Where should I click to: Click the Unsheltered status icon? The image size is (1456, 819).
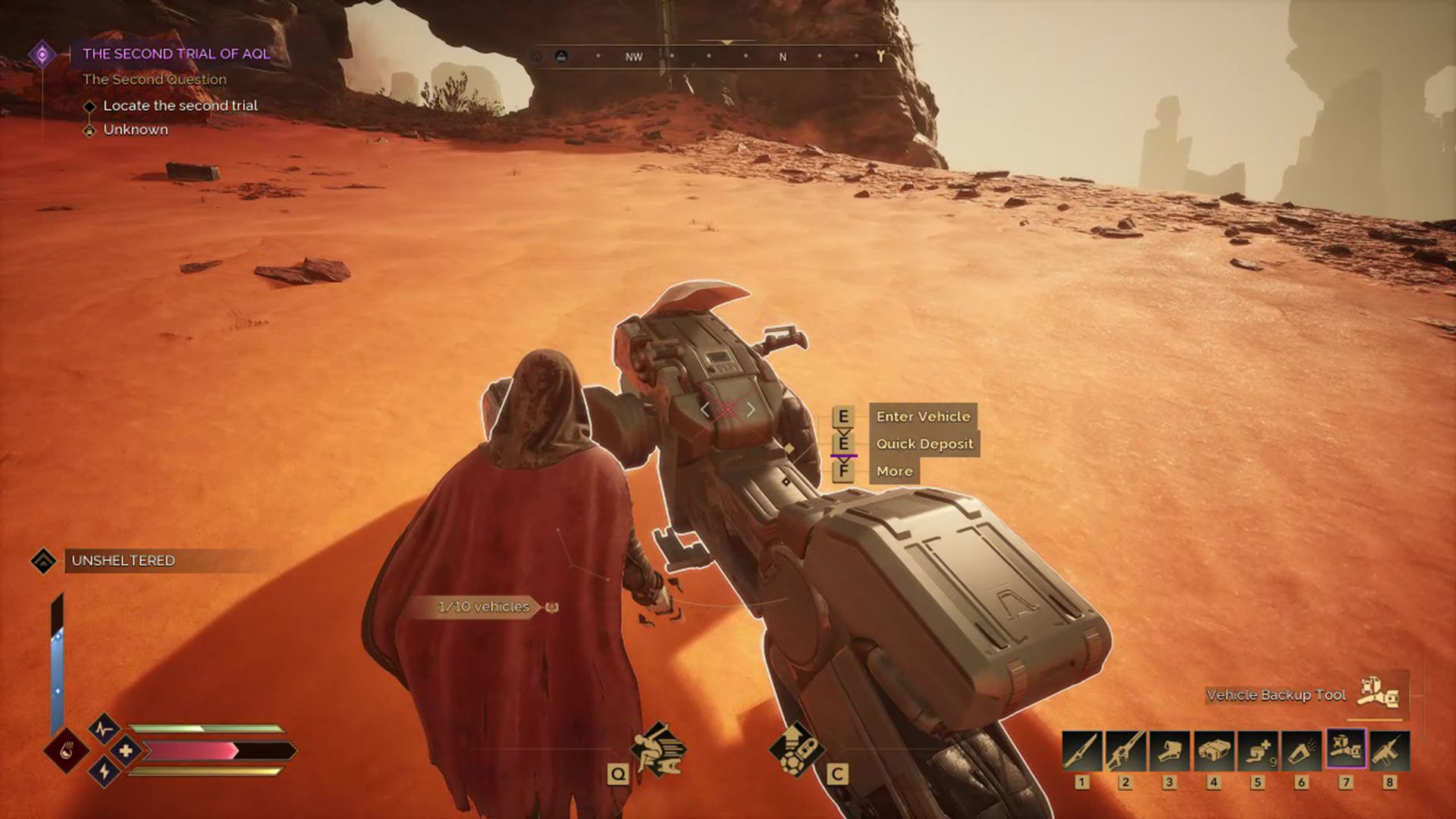[x=43, y=562]
